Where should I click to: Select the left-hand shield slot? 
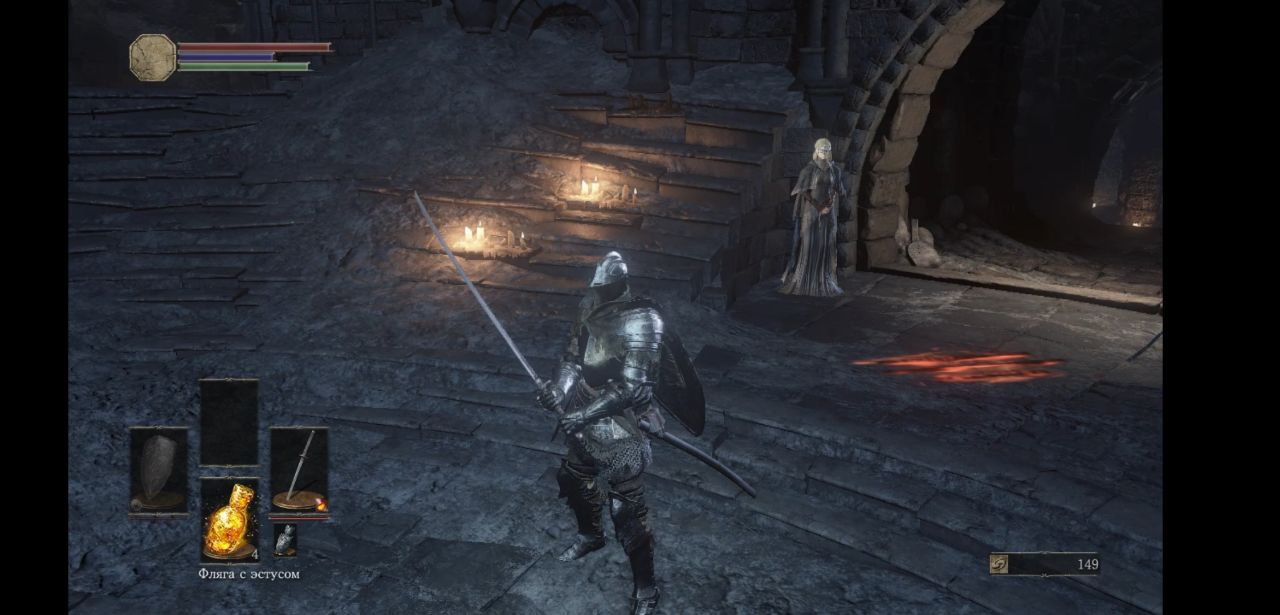coord(158,470)
